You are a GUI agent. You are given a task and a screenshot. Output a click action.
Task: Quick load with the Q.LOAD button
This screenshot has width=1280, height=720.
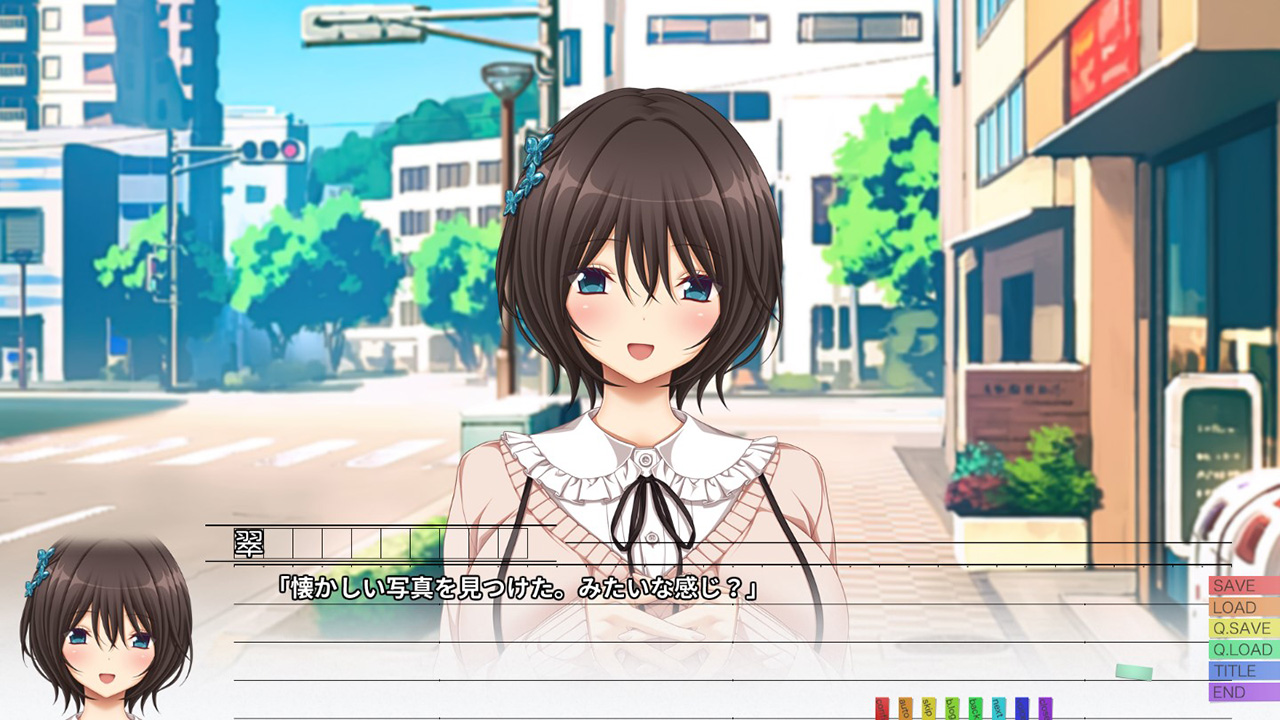(x=1243, y=649)
